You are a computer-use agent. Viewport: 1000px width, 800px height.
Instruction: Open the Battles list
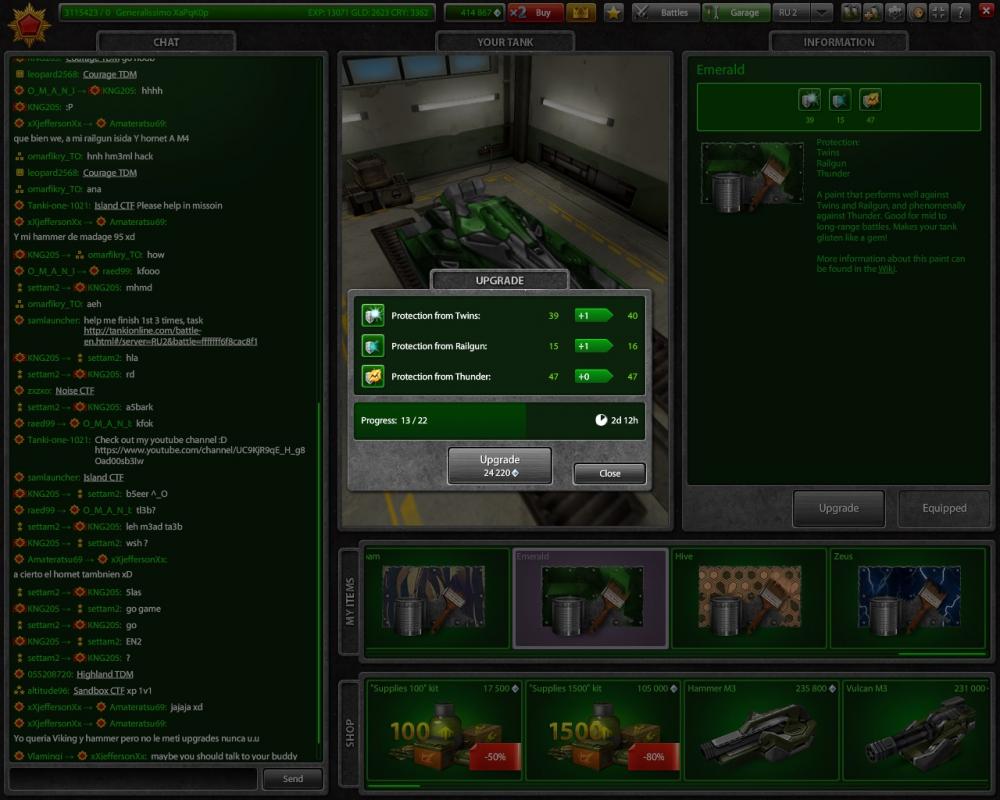(664, 13)
